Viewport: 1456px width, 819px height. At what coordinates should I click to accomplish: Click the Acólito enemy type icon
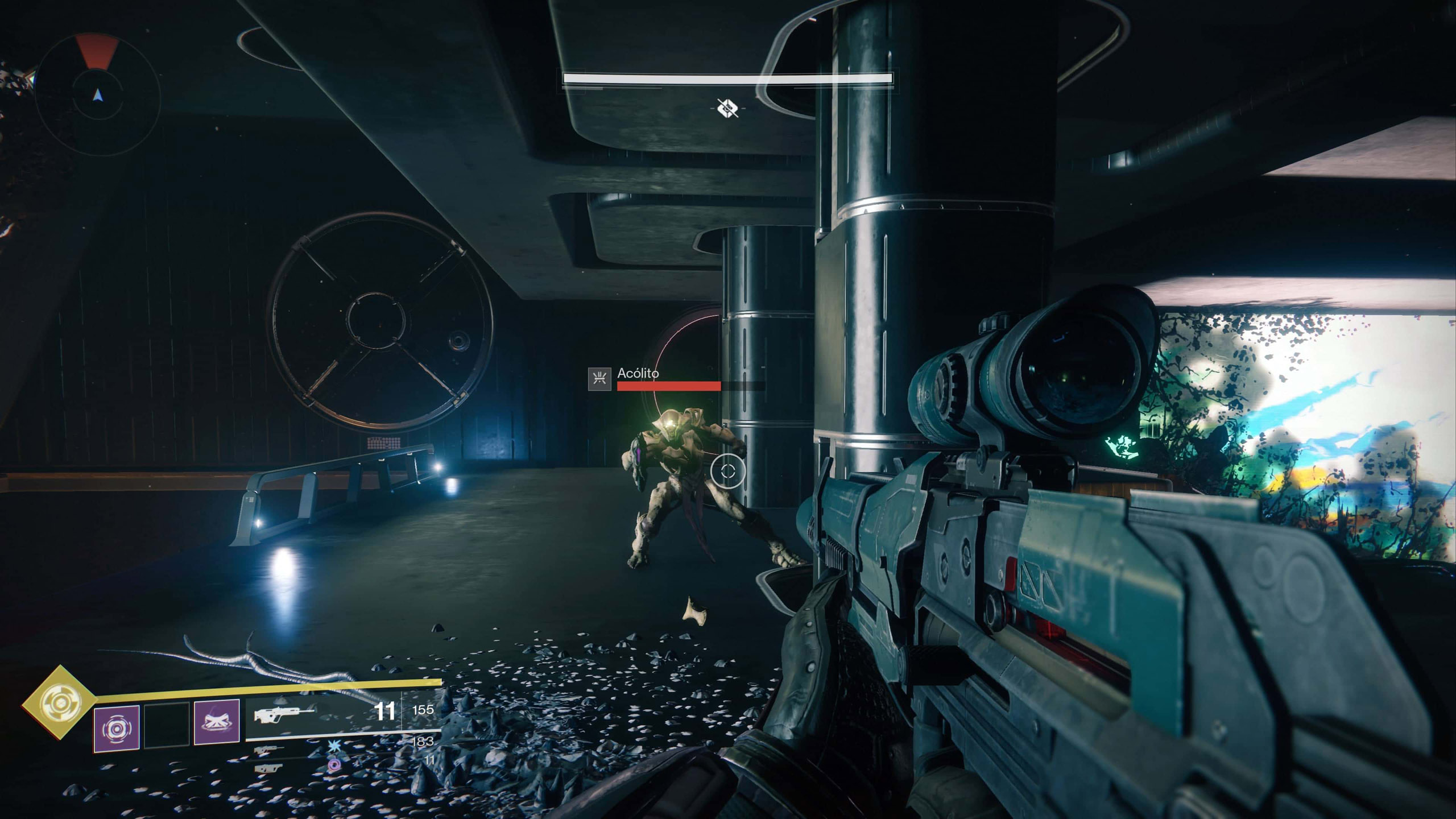pyautogui.click(x=599, y=379)
